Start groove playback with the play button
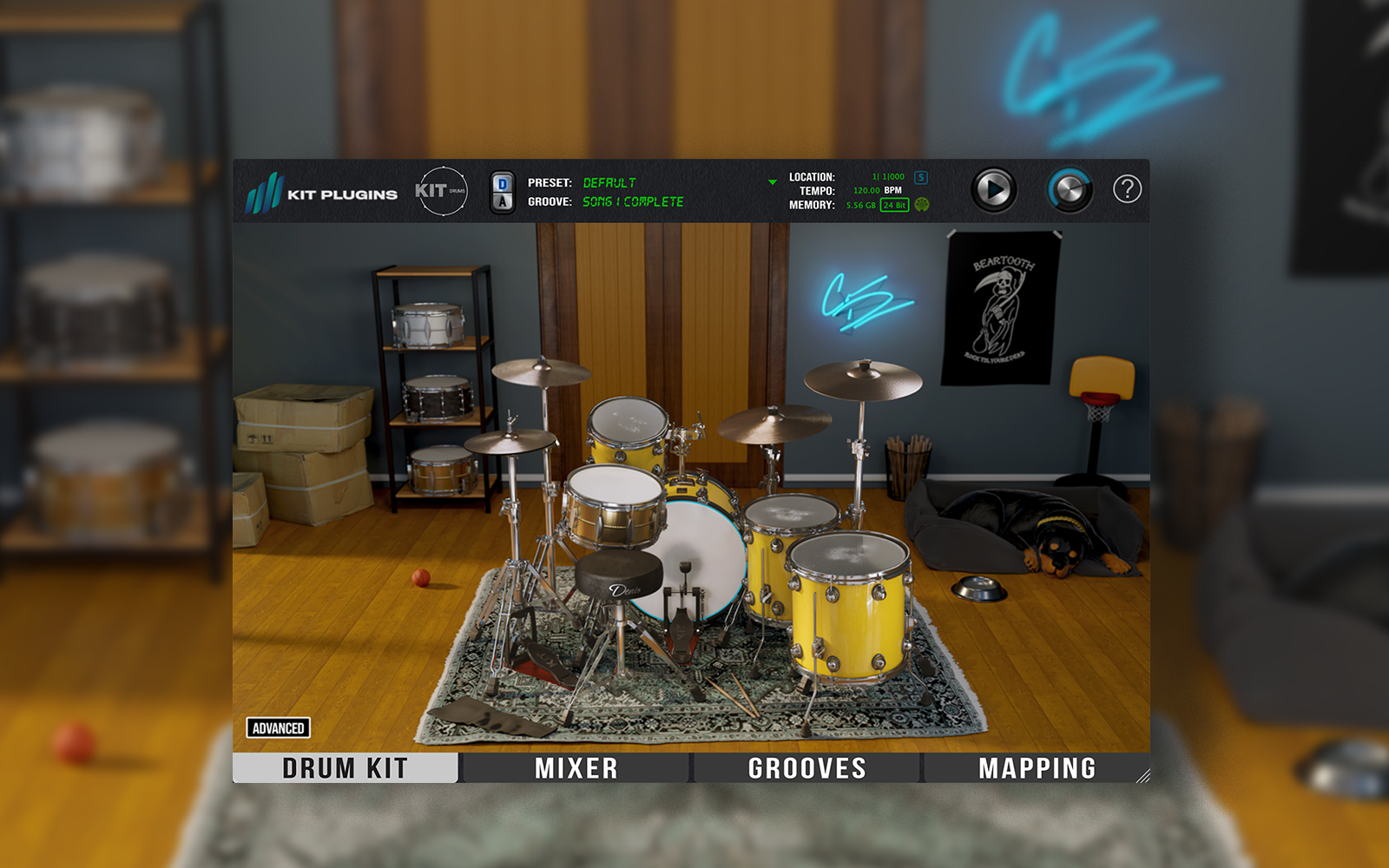1389x868 pixels. (993, 189)
